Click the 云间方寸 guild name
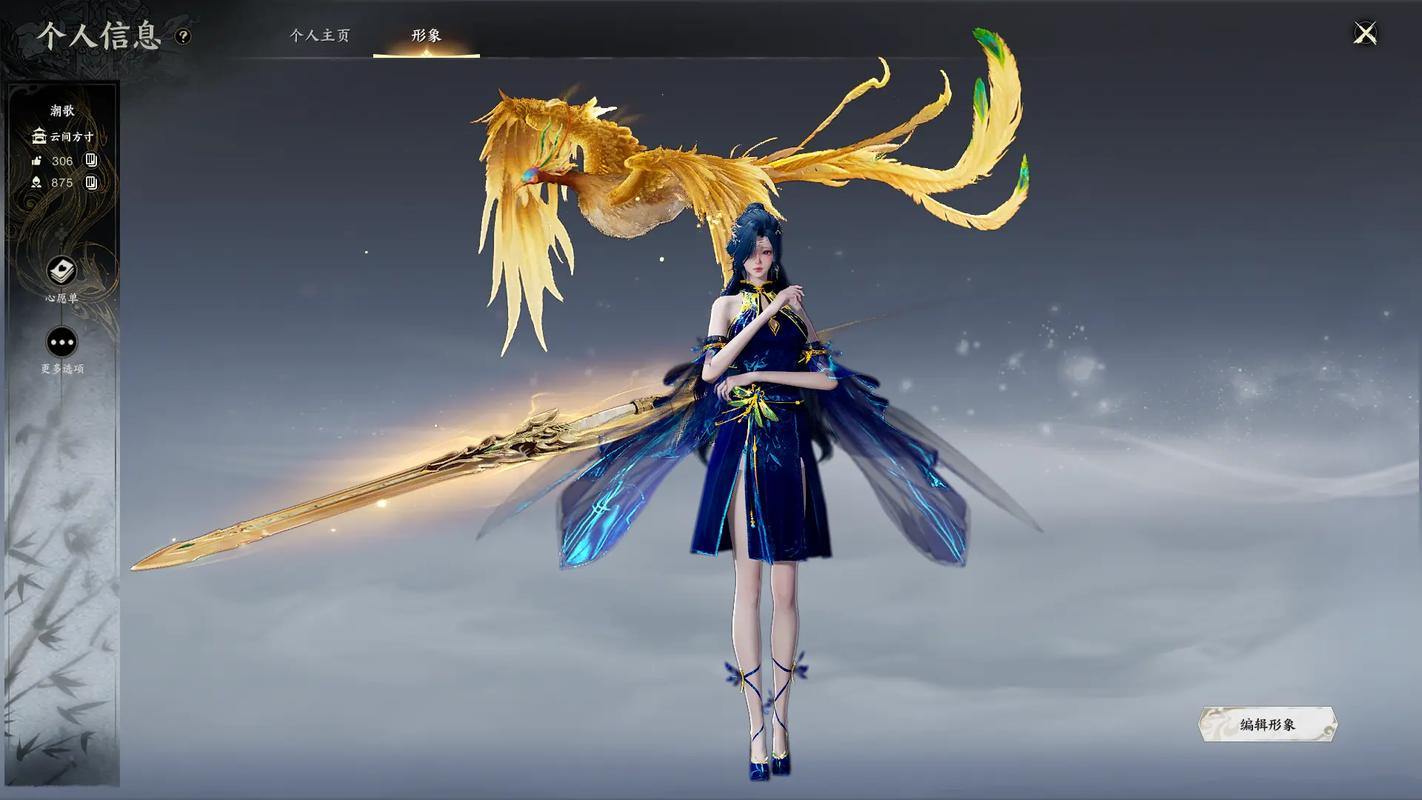Viewport: 1422px width, 800px height. pyautogui.click(x=71, y=136)
